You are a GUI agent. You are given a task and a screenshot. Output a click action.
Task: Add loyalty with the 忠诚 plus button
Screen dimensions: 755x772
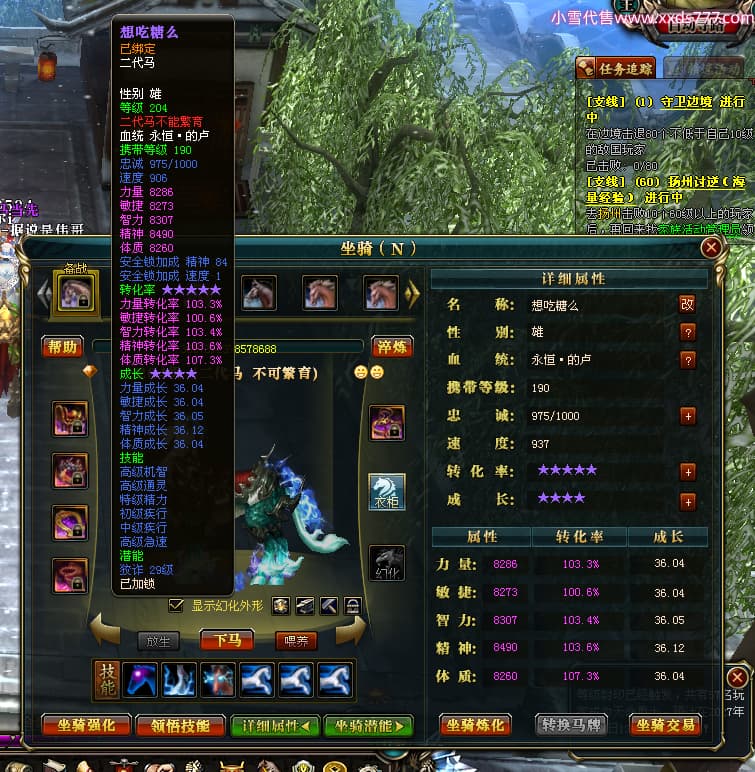[x=688, y=416]
